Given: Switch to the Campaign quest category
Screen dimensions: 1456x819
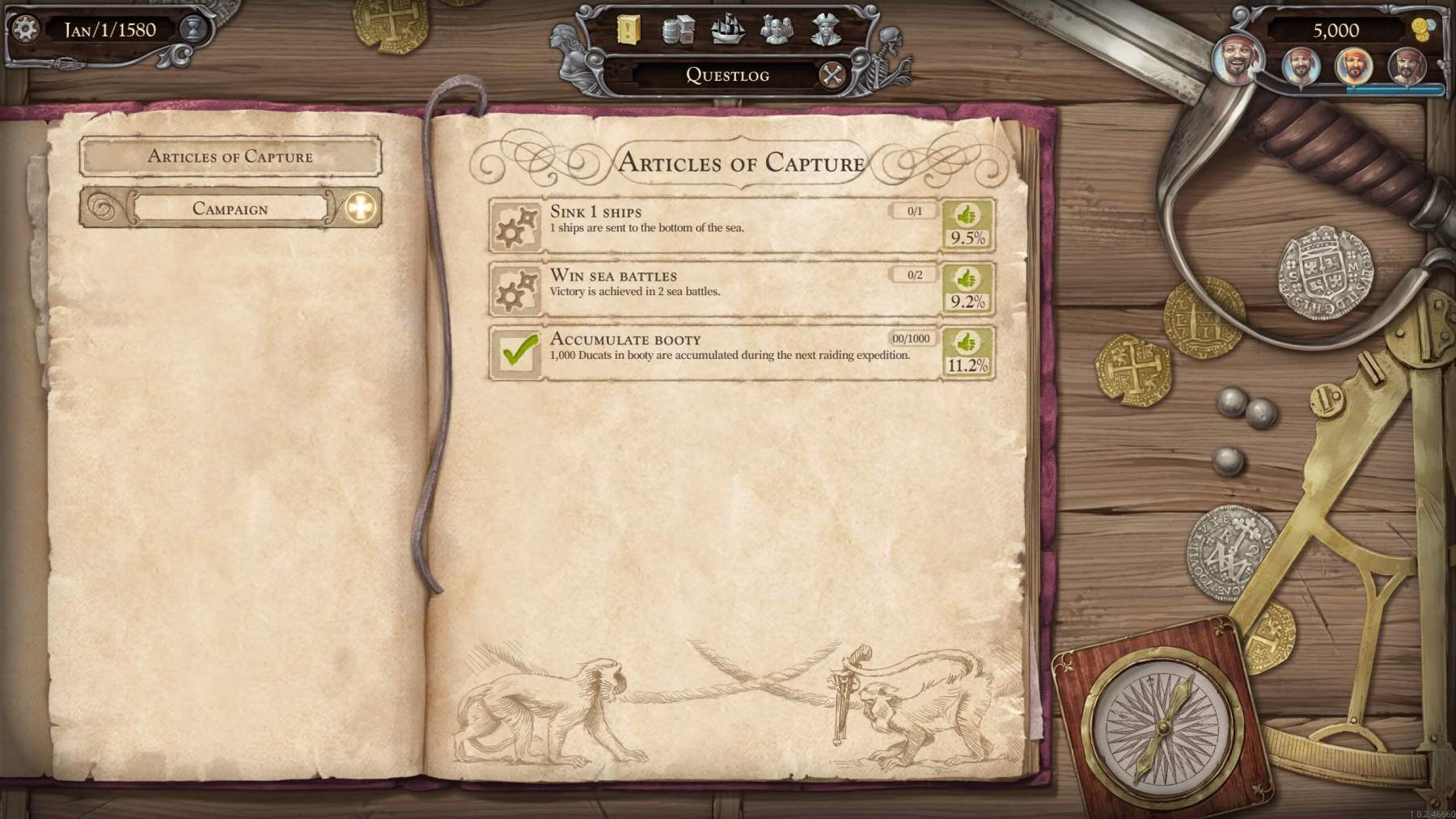Looking at the screenshot, I should pos(231,209).
